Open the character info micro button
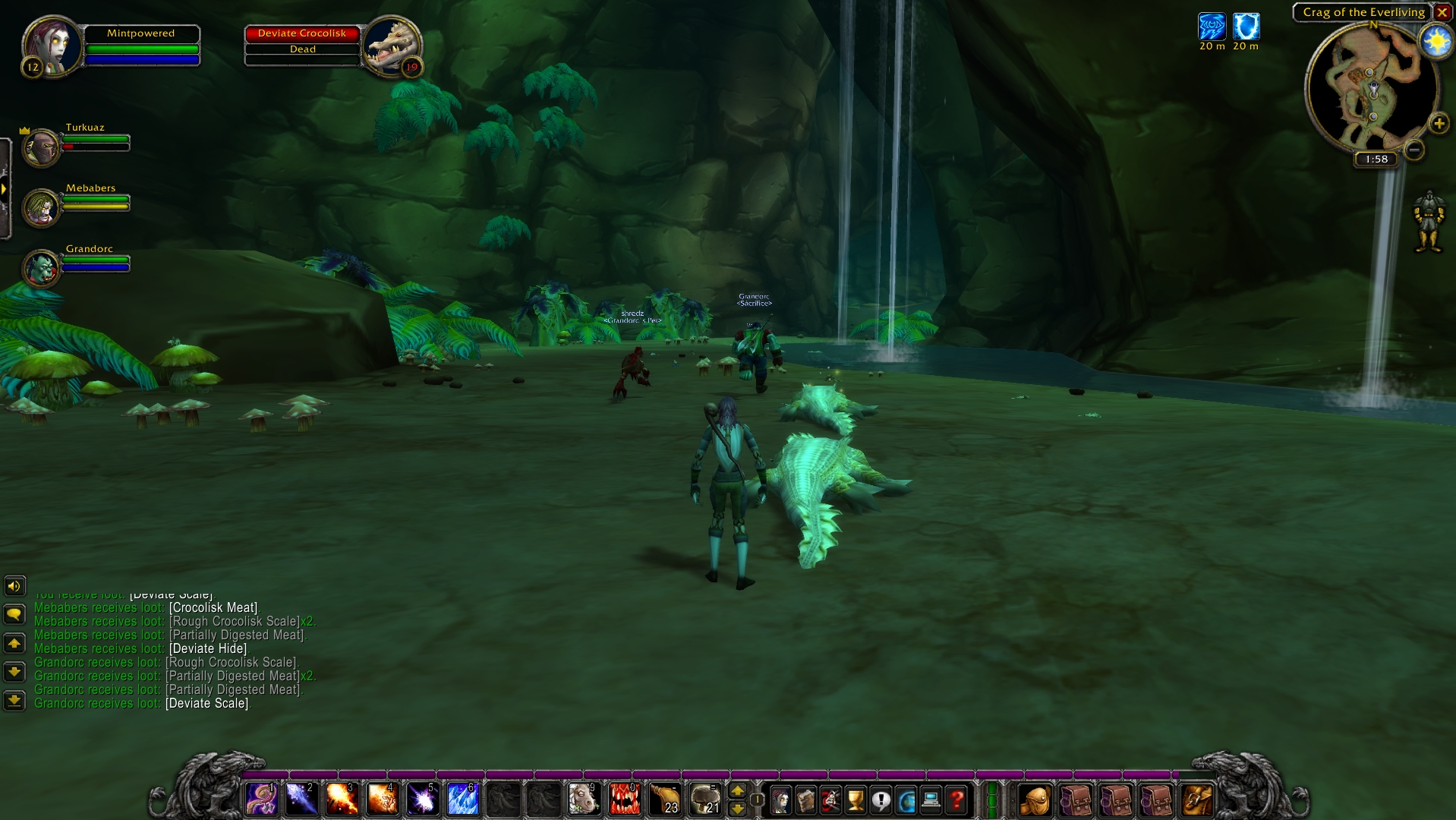This screenshot has width=1456, height=820. click(x=780, y=799)
